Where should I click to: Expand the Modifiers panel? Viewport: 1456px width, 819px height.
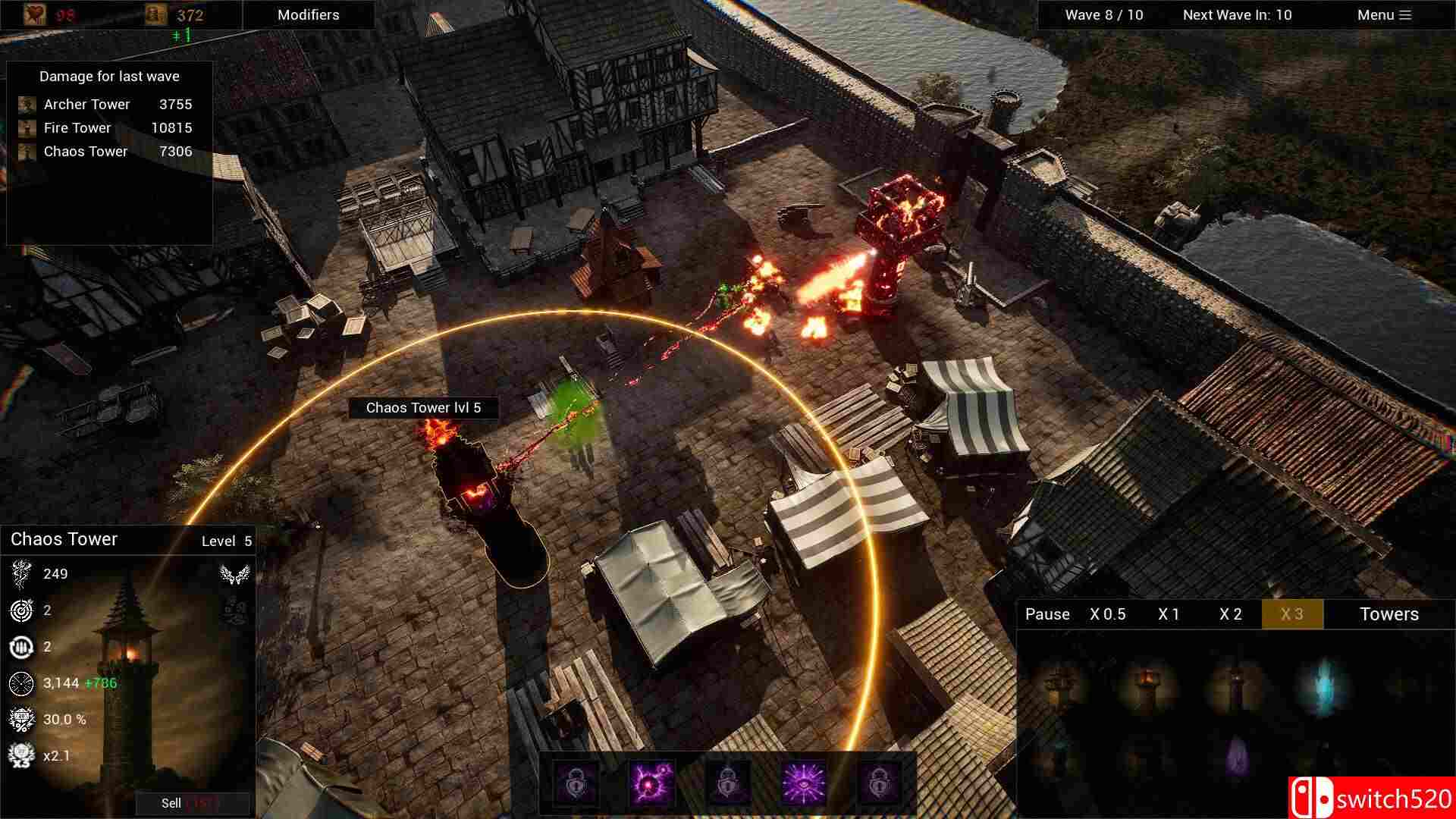308,14
